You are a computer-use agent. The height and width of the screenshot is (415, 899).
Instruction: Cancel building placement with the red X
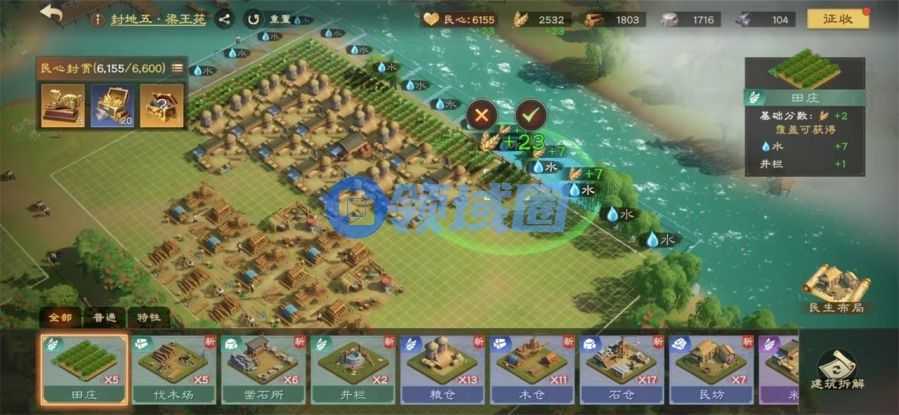point(483,114)
